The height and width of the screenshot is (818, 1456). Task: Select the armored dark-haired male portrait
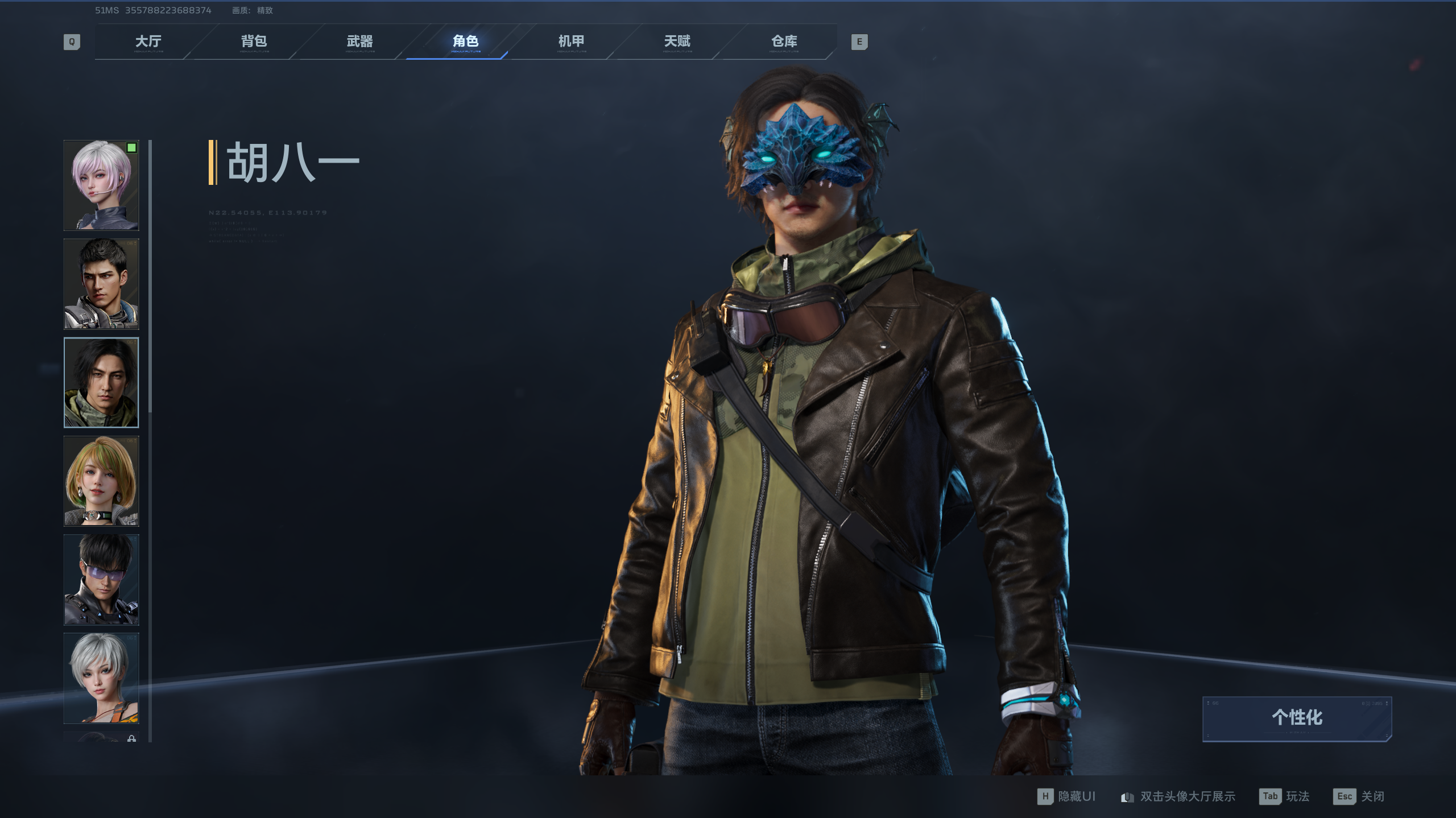pos(101,284)
